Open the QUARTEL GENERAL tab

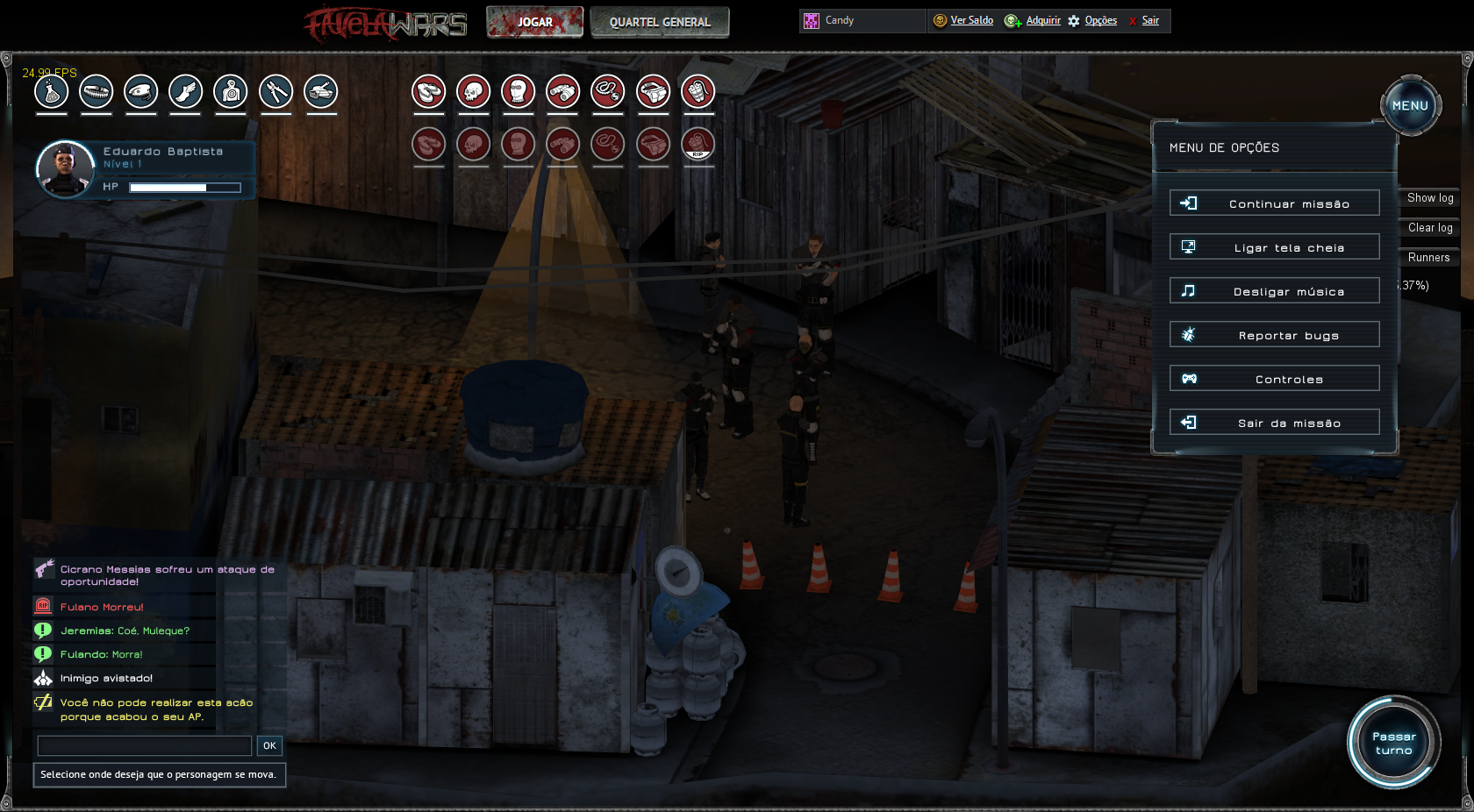coord(660,22)
